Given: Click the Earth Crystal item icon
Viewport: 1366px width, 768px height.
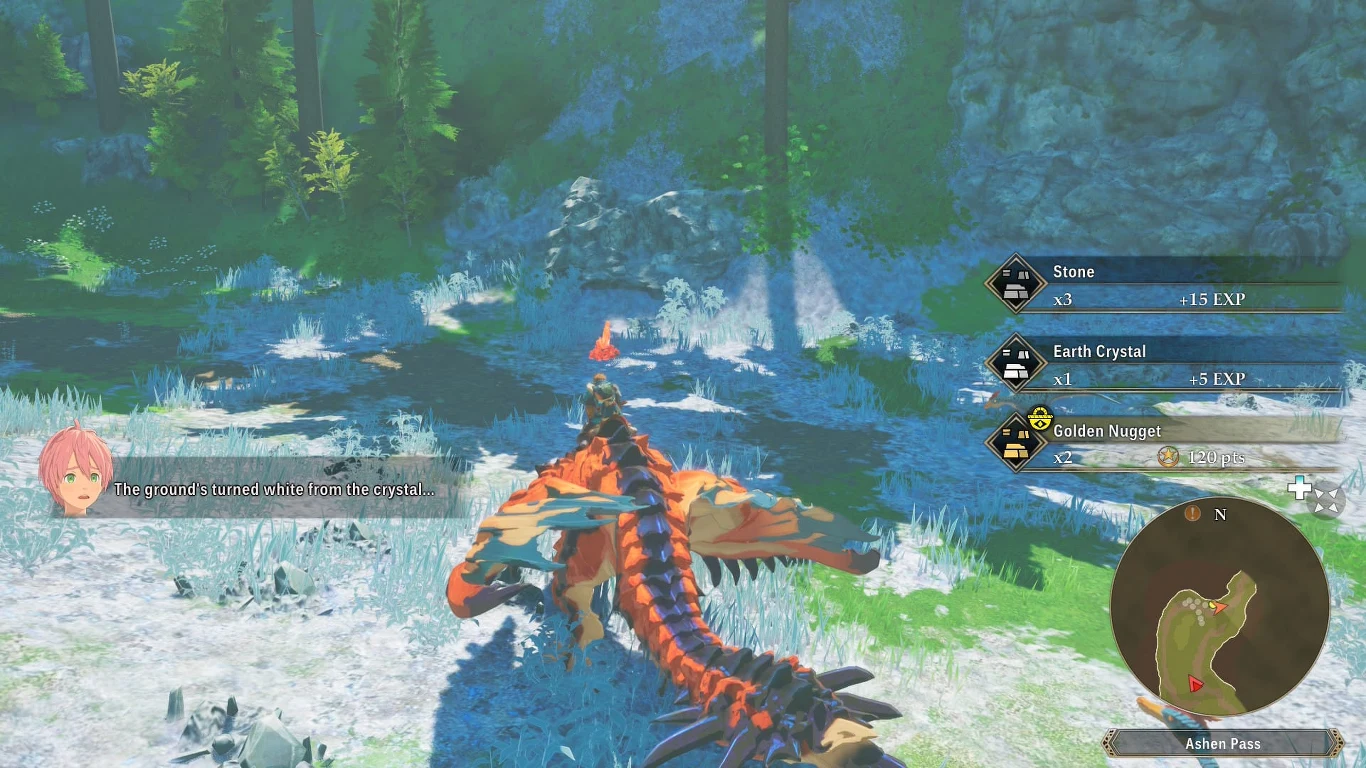Looking at the screenshot, I should click(x=1016, y=362).
